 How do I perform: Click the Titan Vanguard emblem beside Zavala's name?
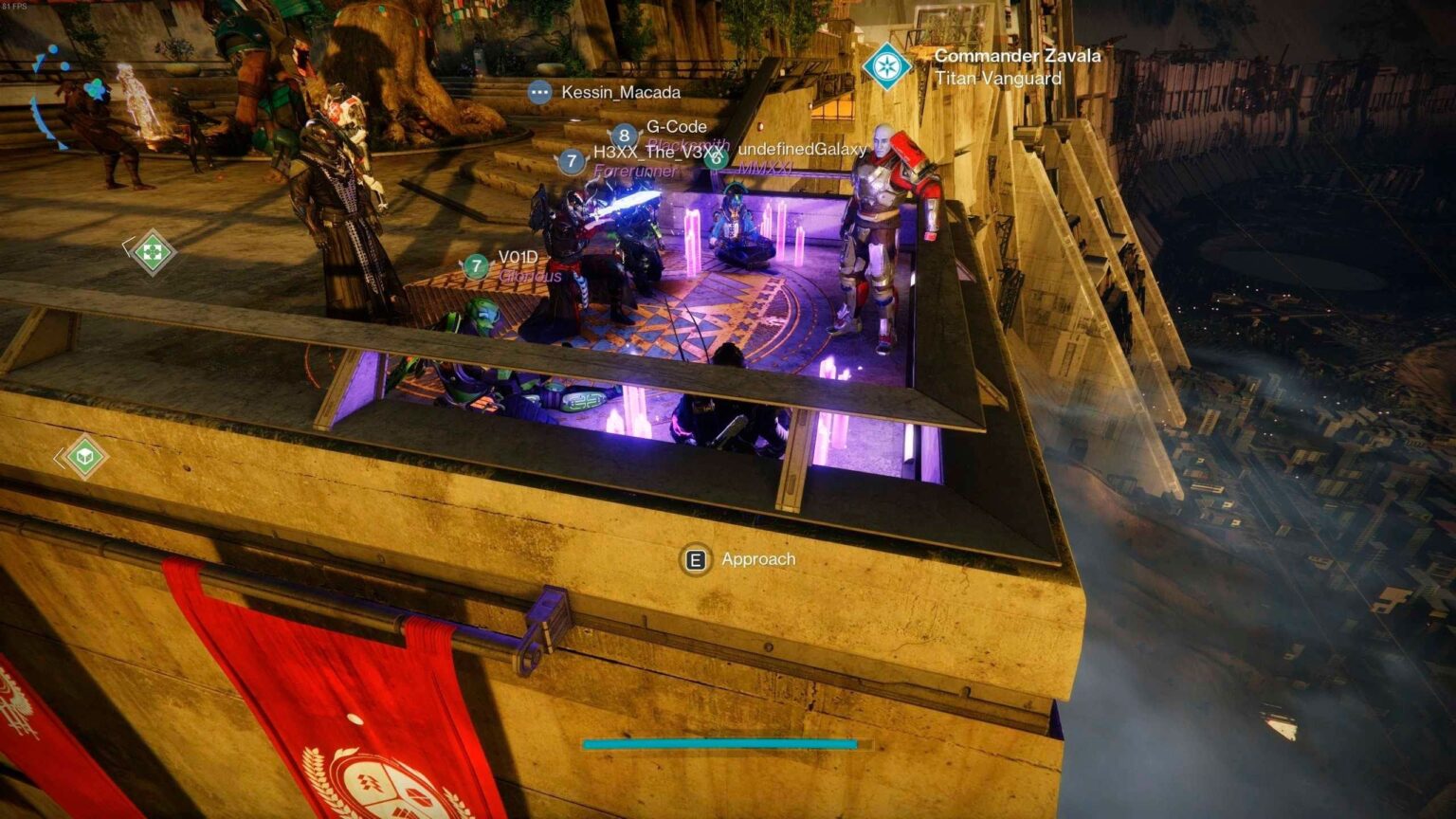click(x=888, y=67)
